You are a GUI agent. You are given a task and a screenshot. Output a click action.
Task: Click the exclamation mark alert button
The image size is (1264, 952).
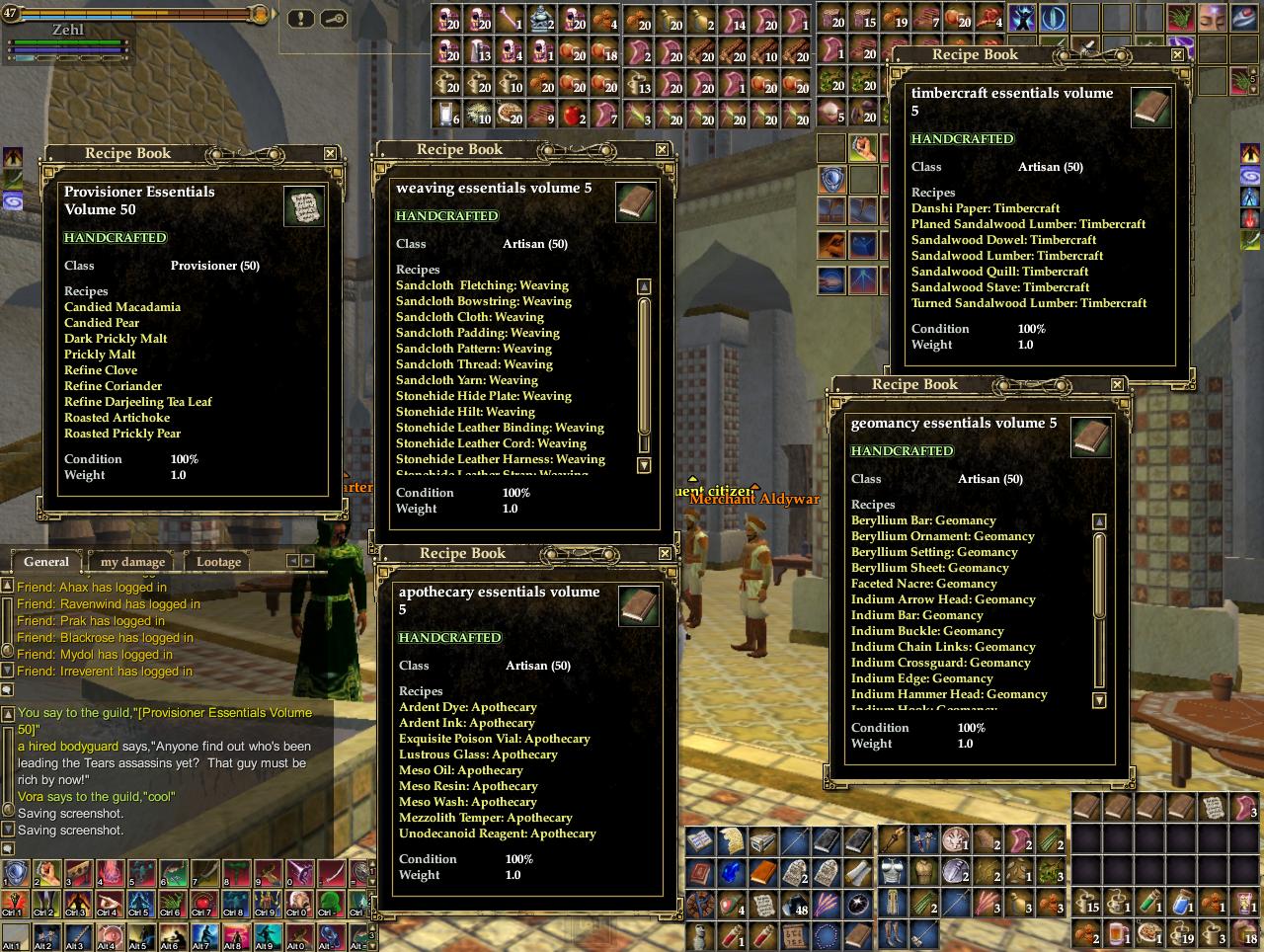coord(301,19)
